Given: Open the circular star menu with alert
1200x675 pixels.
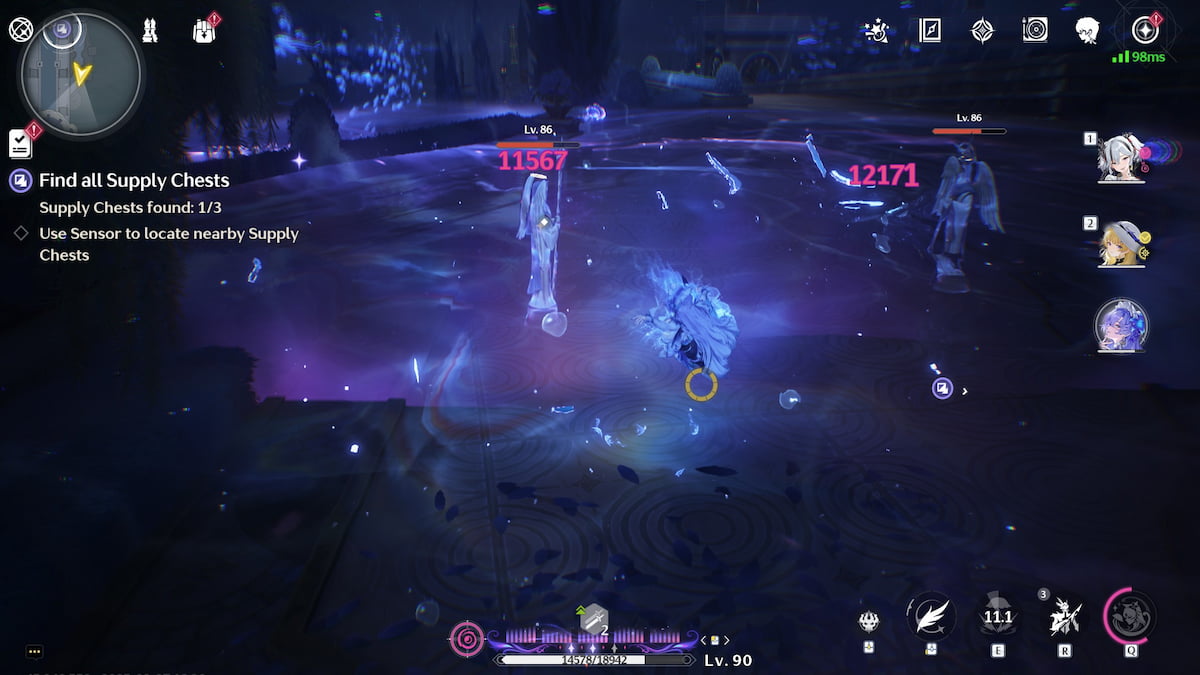Looking at the screenshot, I should pyautogui.click(x=1144, y=31).
